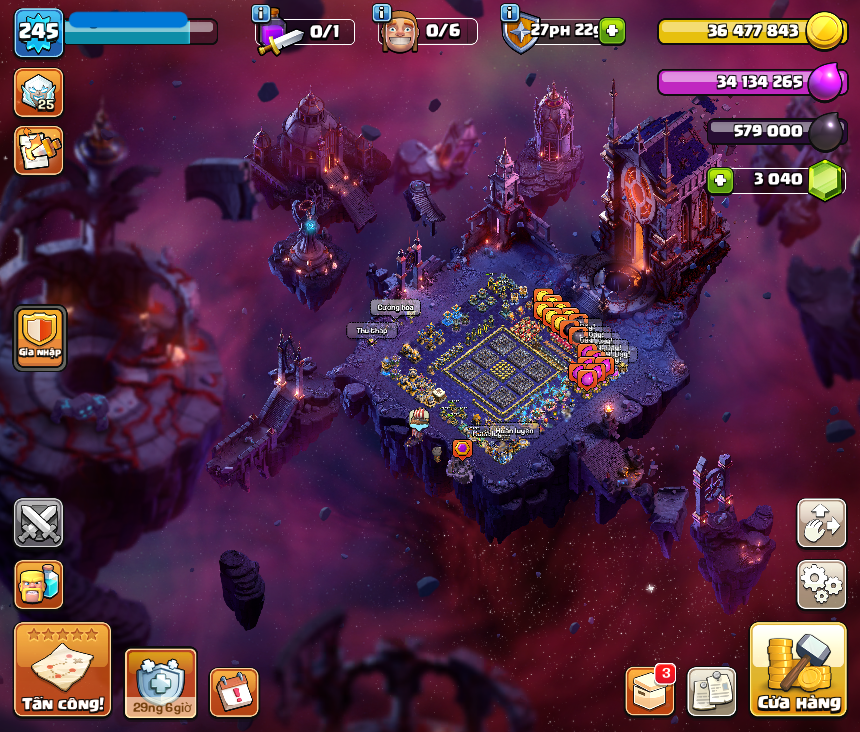Show the shield status info icon
This screenshot has height=732, width=860.
[x=510, y=13]
